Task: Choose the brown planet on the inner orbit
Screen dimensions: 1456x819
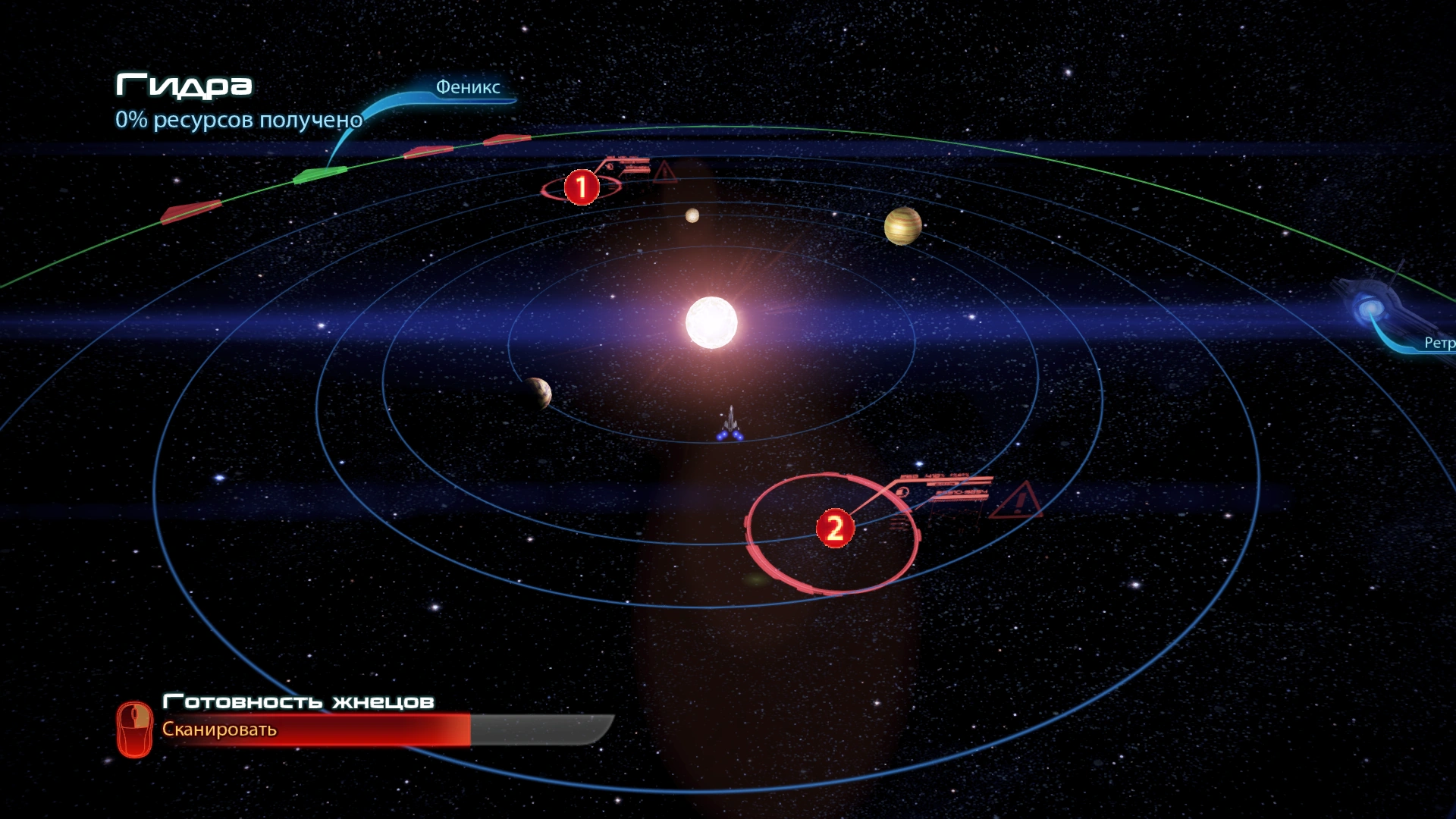Action: [x=537, y=393]
